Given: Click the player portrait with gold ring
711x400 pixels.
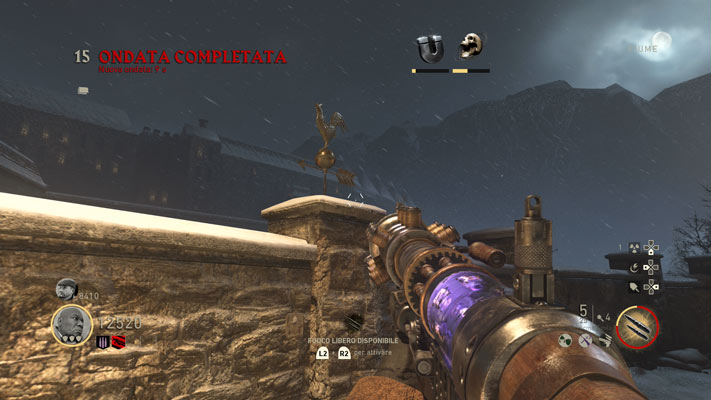Looking at the screenshot, I should tap(72, 324).
